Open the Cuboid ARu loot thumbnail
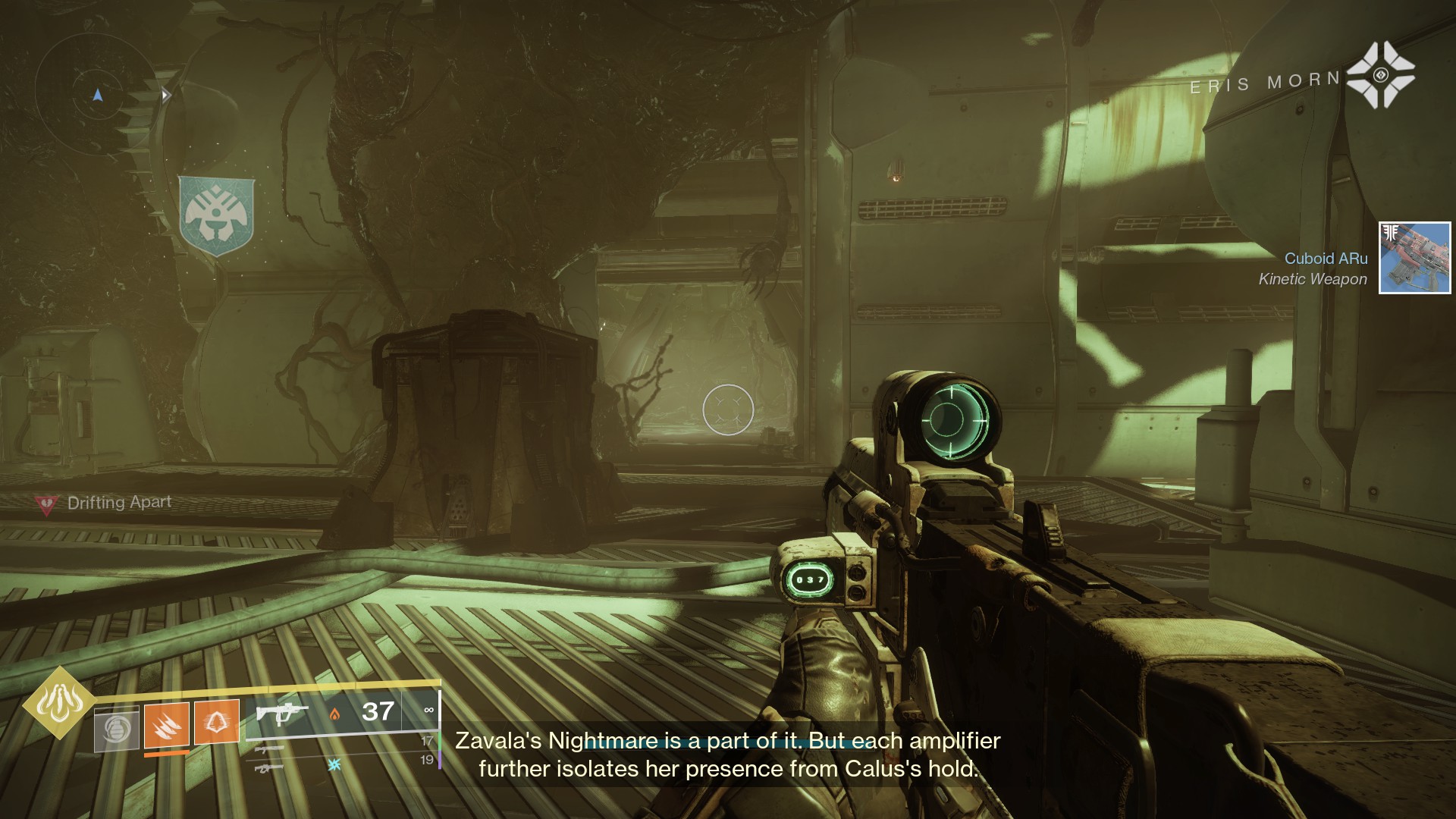 click(1414, 258)
